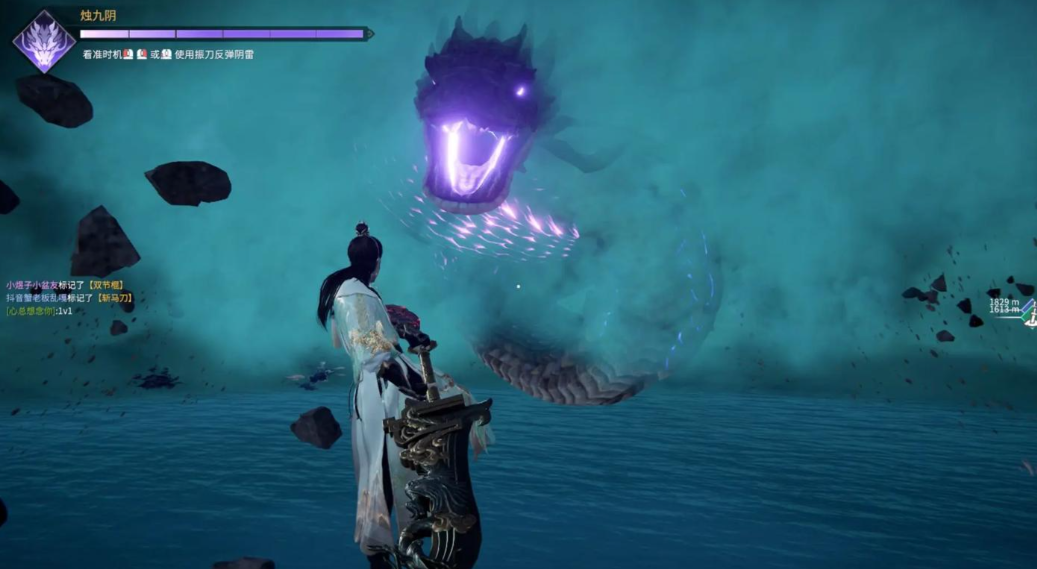
Task: Select the chat message marking 双节棍
Action: click(x=66, y=285)
